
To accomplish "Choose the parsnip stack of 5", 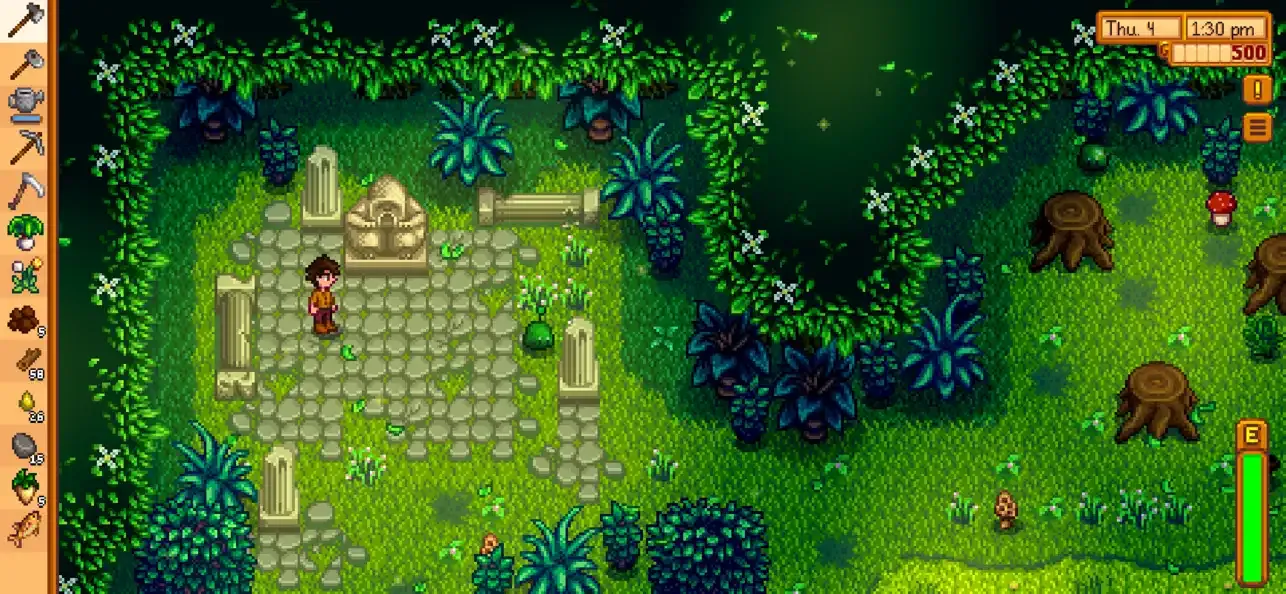I will 24,488.
